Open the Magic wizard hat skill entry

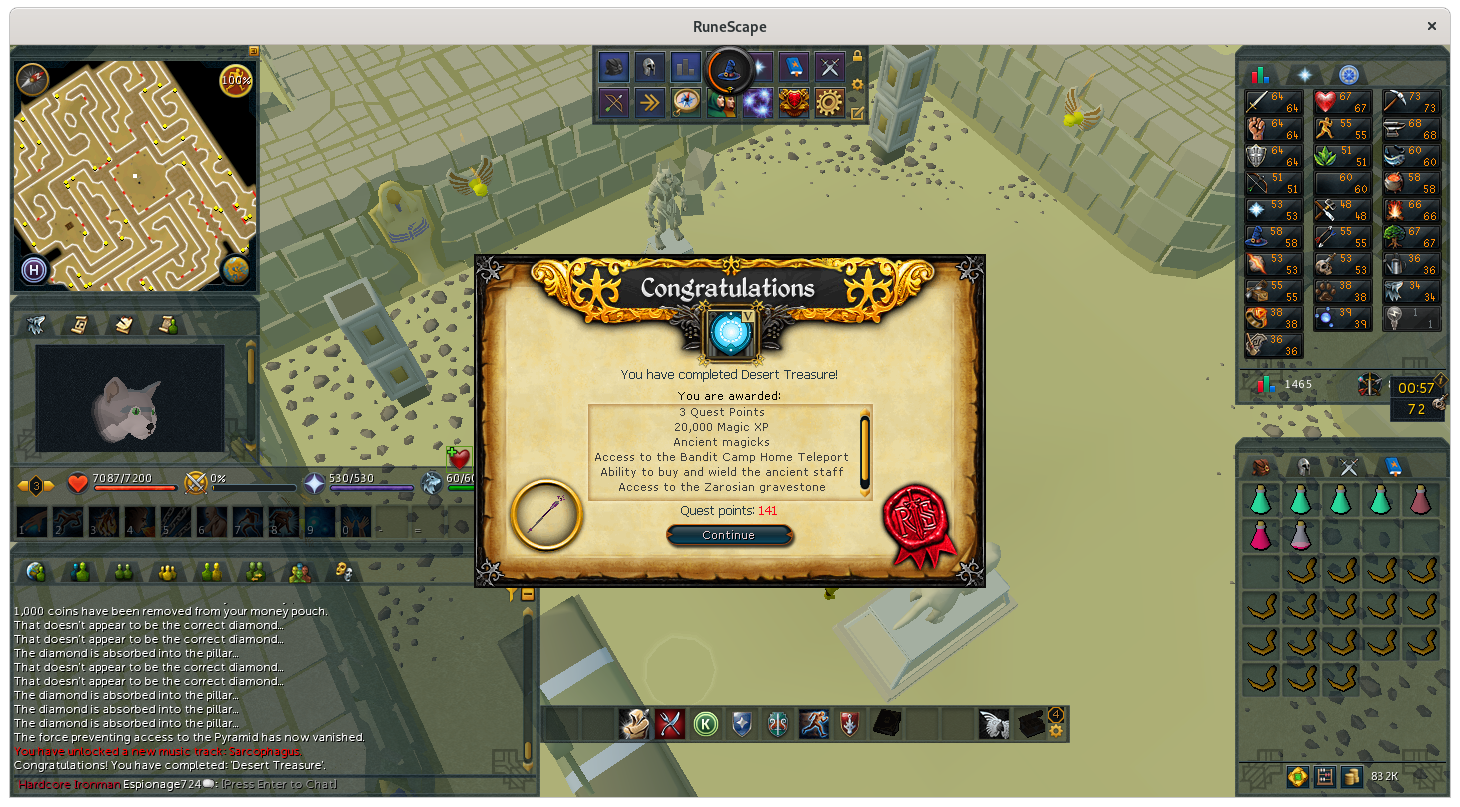click(x=1258, y=237)
